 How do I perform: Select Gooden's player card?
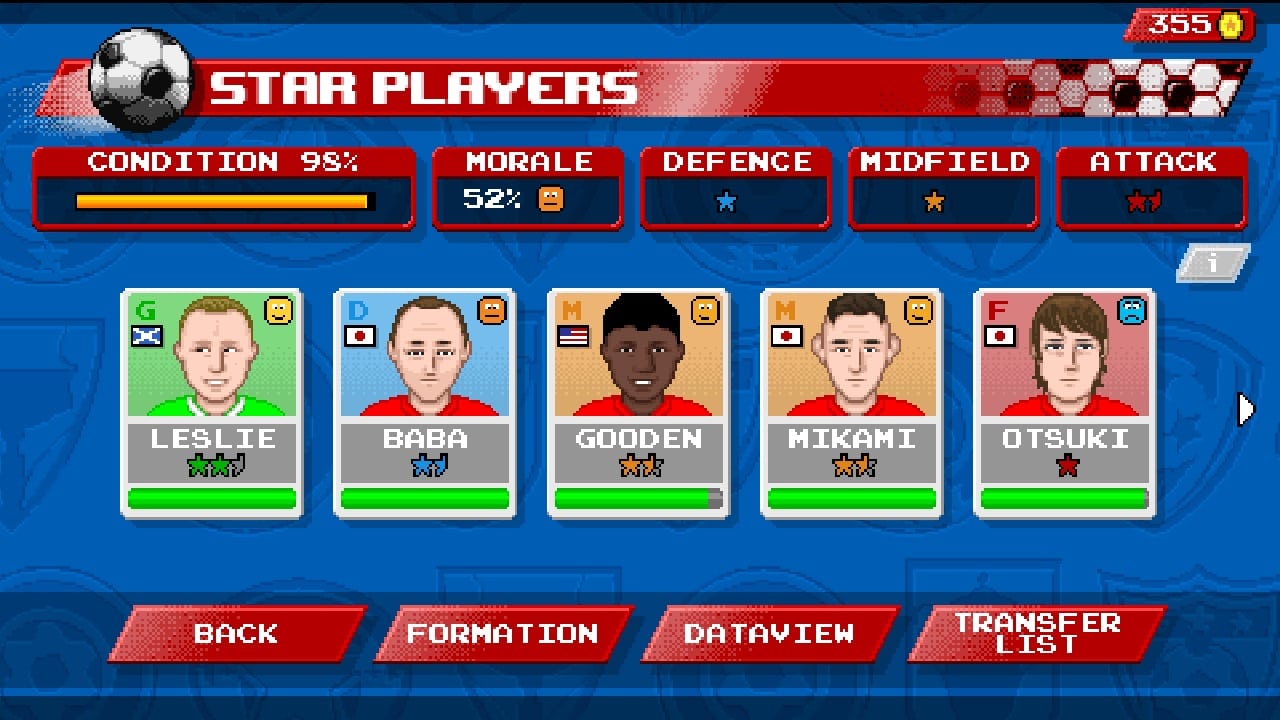pos(638,400)
